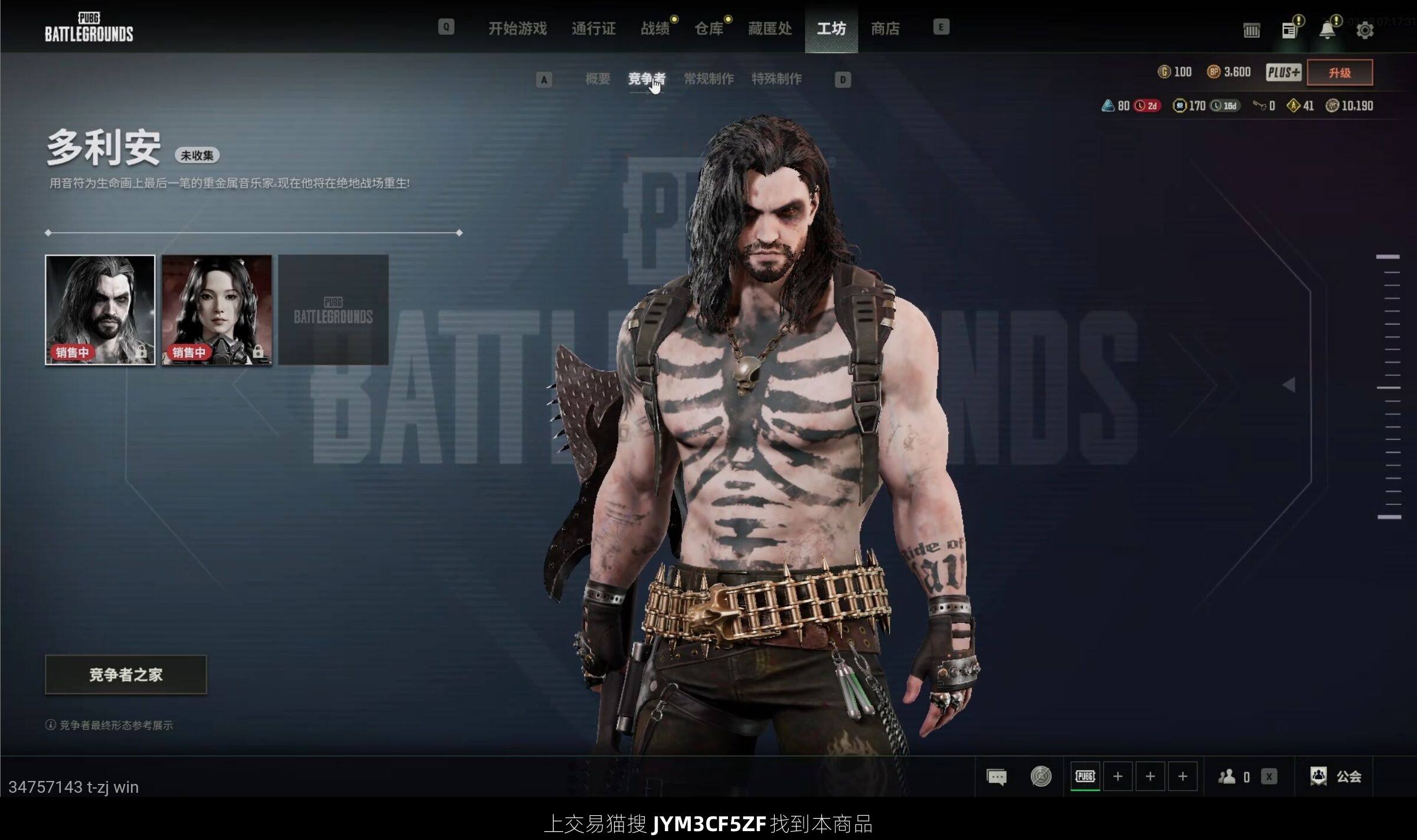This screenshot has width=1417, height=840.
Task: Open 竞争者之家 contender home
Action: 126,675
